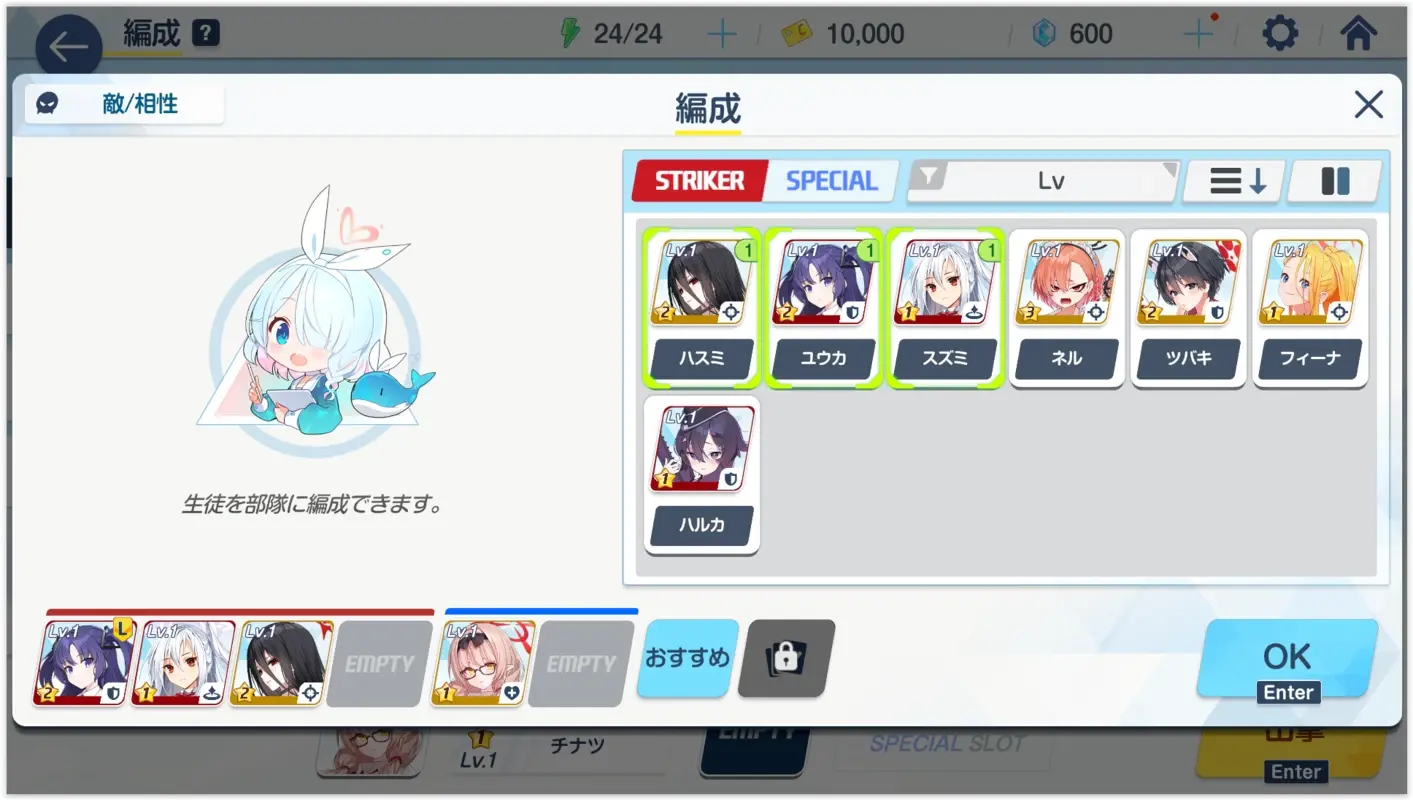1413x800 pixels.
Task: Click the empty STRIKER team slot
Action: click(x=378, y=661)
